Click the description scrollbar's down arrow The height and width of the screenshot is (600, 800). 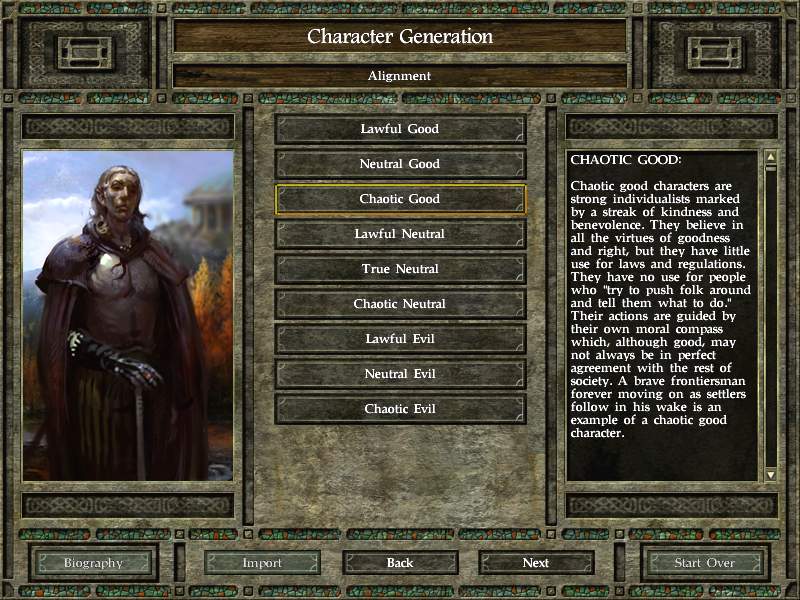(770, 473)
